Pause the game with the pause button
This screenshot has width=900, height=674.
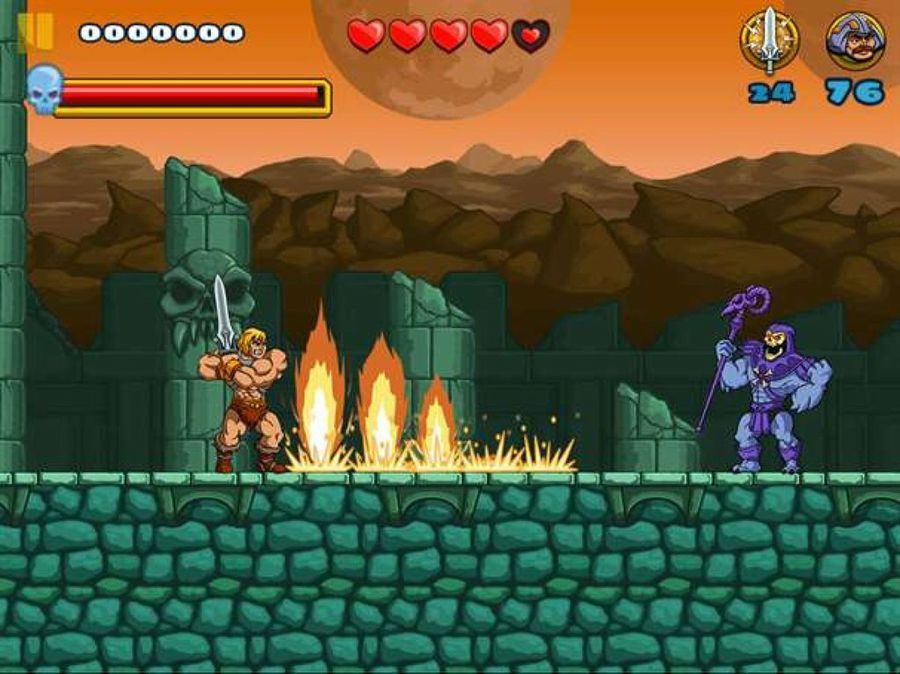[x=39, y=32]
